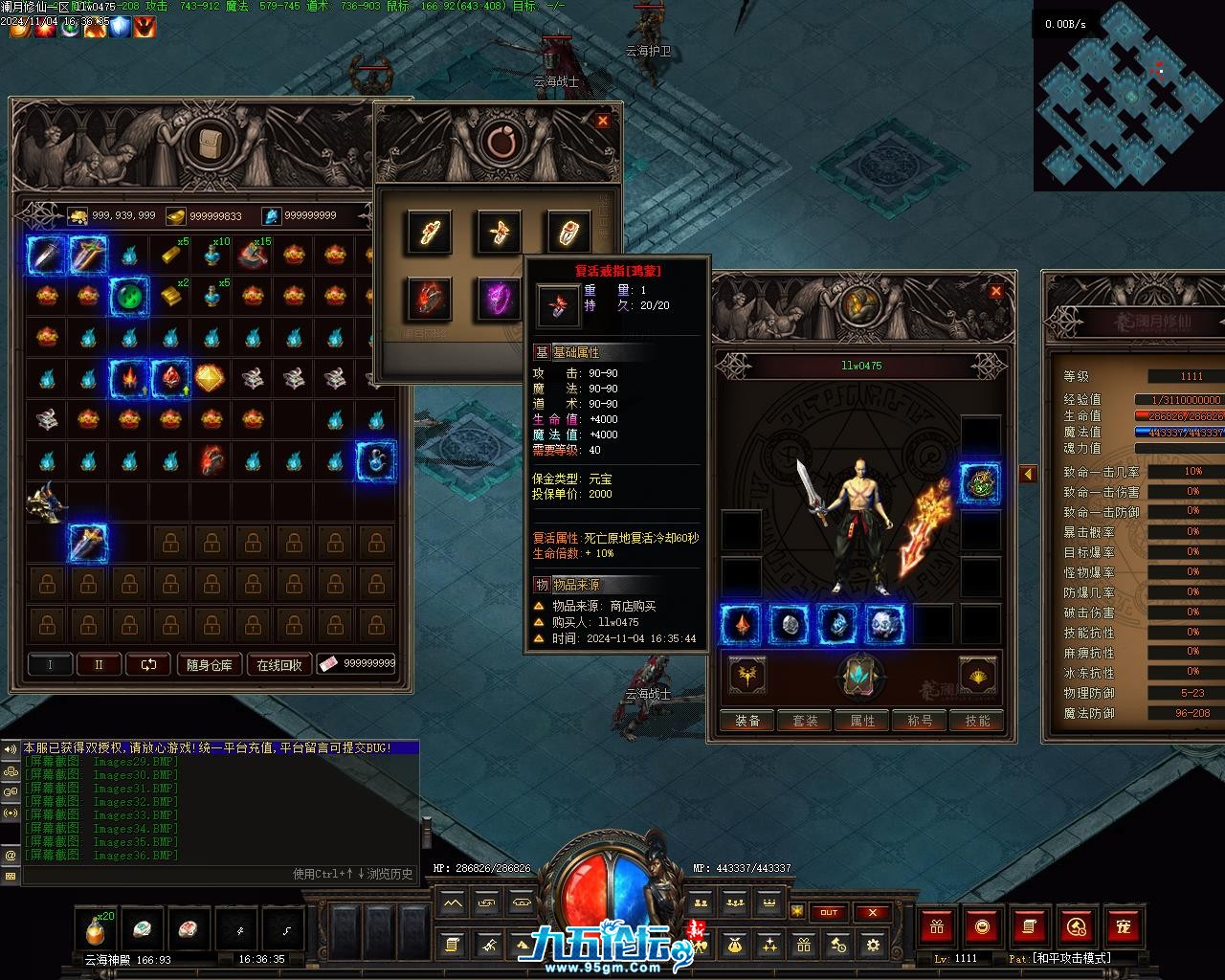Screen dimensions: 1225x980
Task: Sort the bag with the arrows button
Action: tap(148, 664)
